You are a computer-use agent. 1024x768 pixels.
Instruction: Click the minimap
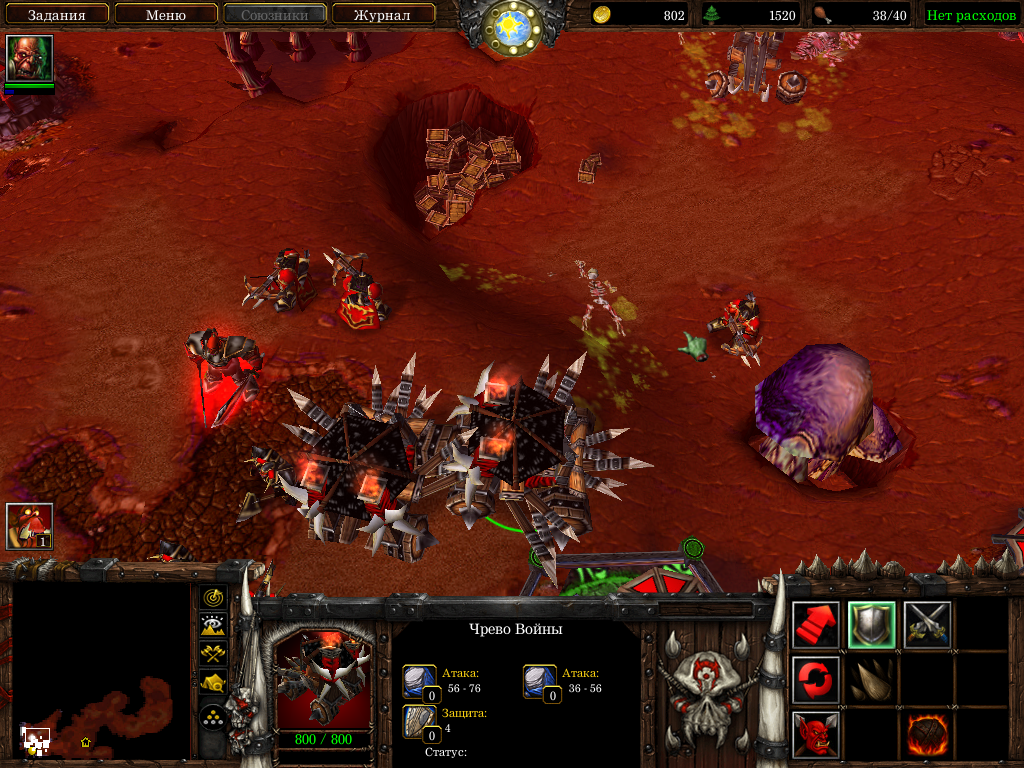[x=100, y=670]
